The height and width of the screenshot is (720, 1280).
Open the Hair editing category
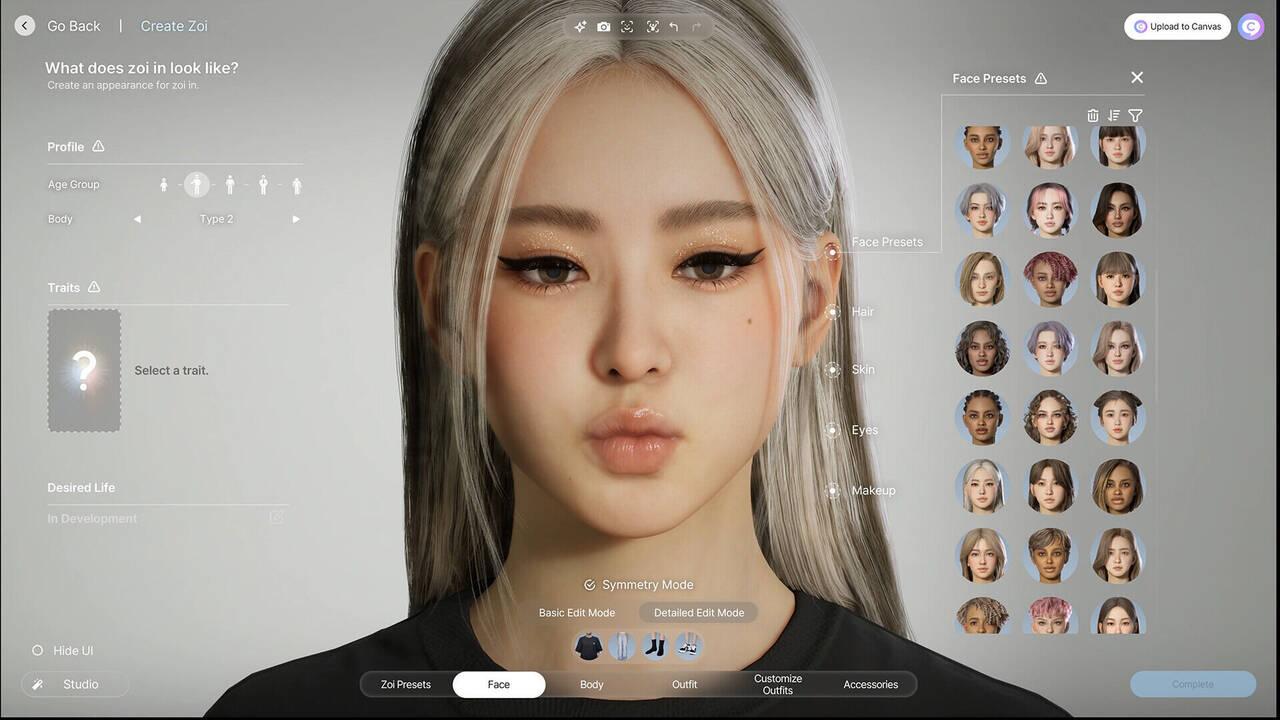pos(862,311)
